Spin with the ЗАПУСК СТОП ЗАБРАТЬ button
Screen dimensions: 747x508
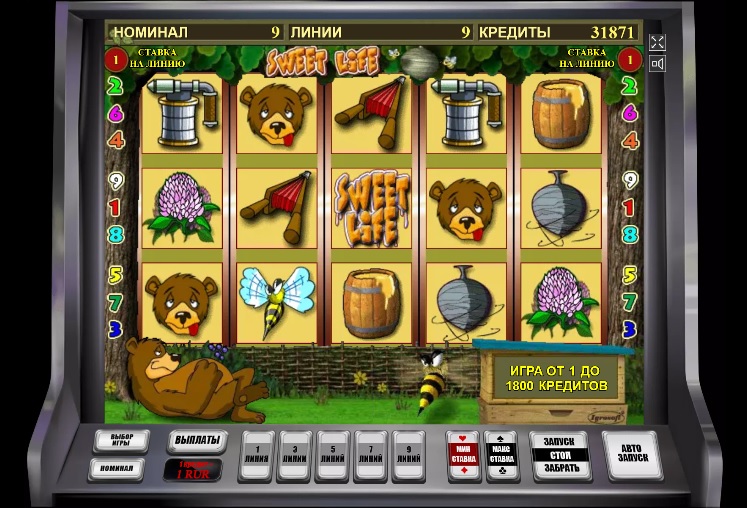point(559,456)
